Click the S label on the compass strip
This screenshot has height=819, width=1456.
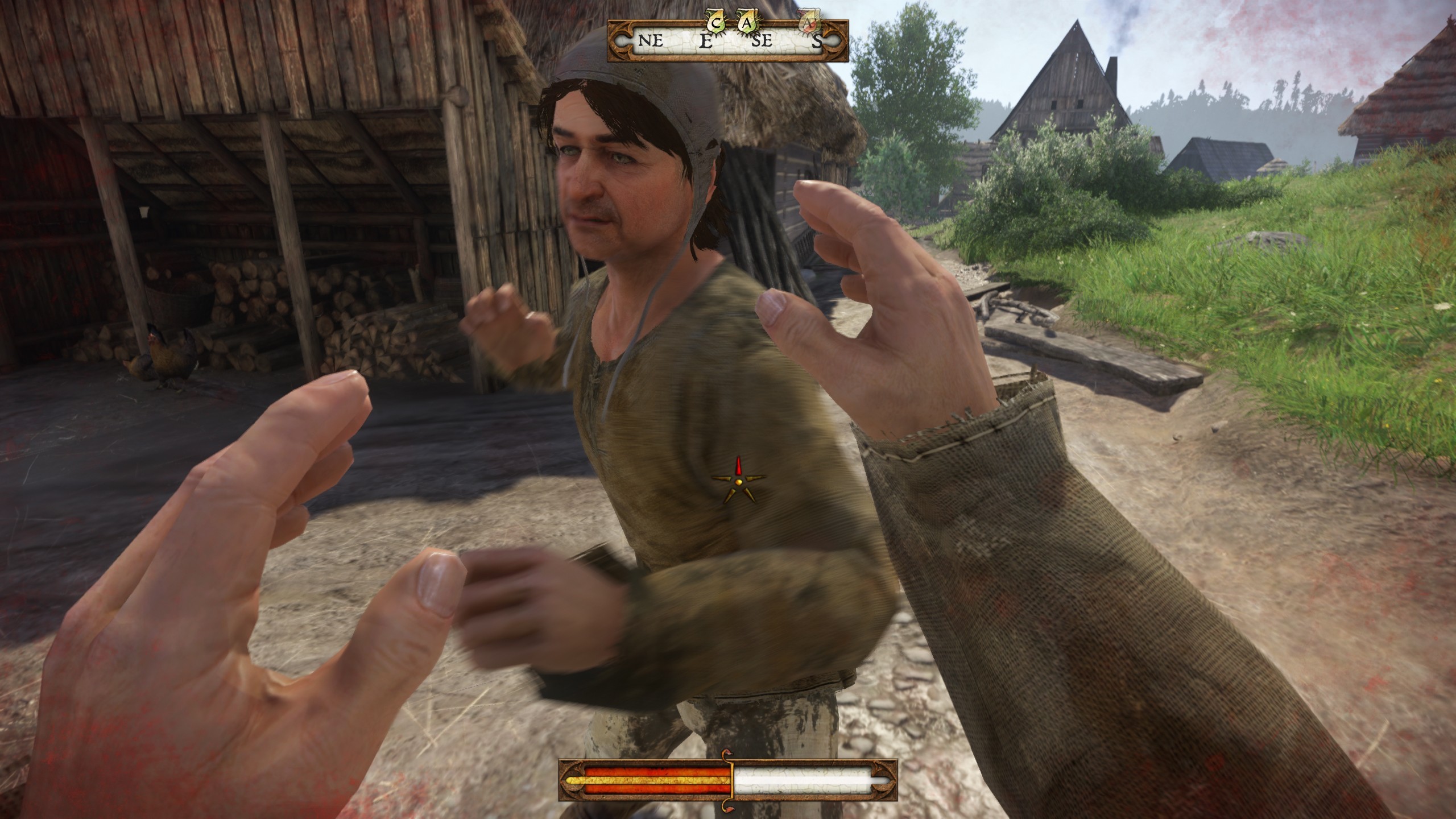tap(816, 42)
